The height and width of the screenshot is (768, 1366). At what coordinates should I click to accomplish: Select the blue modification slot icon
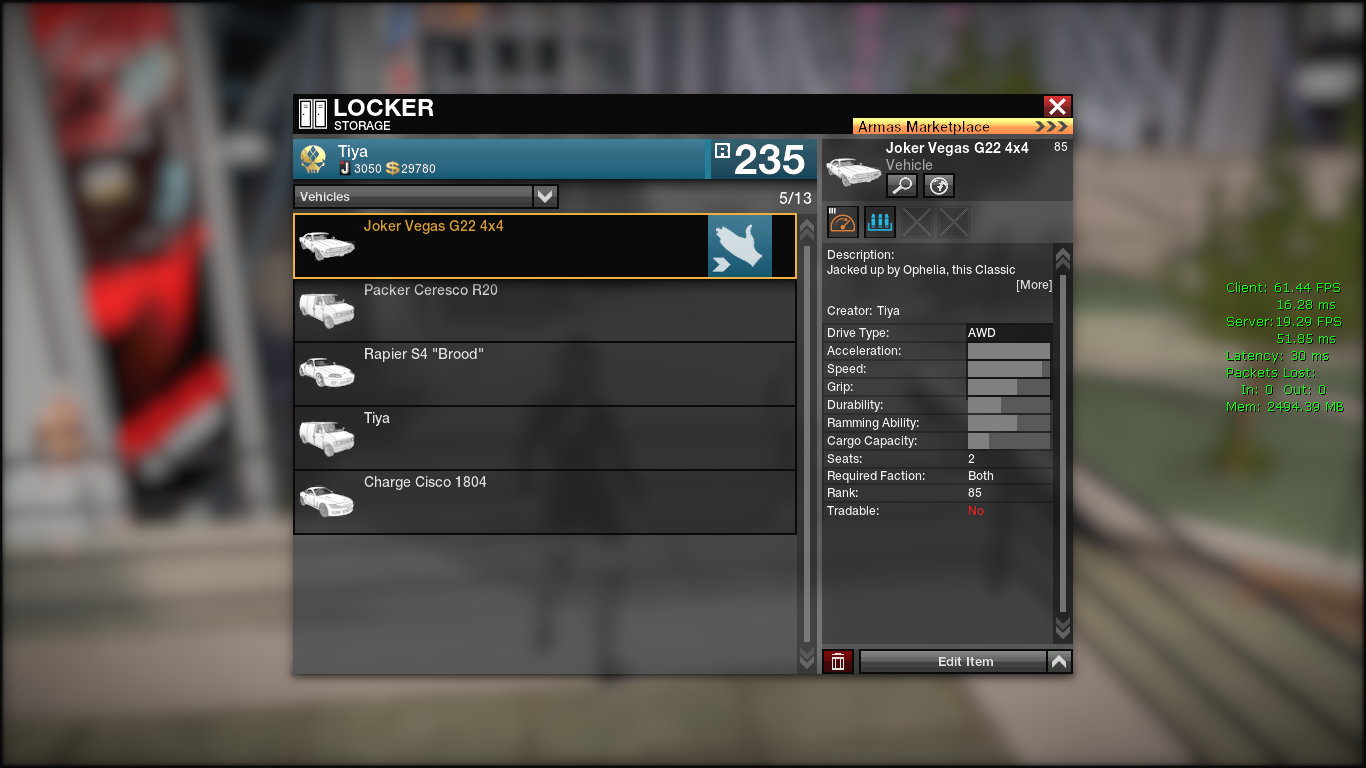[x=880, y=222]
